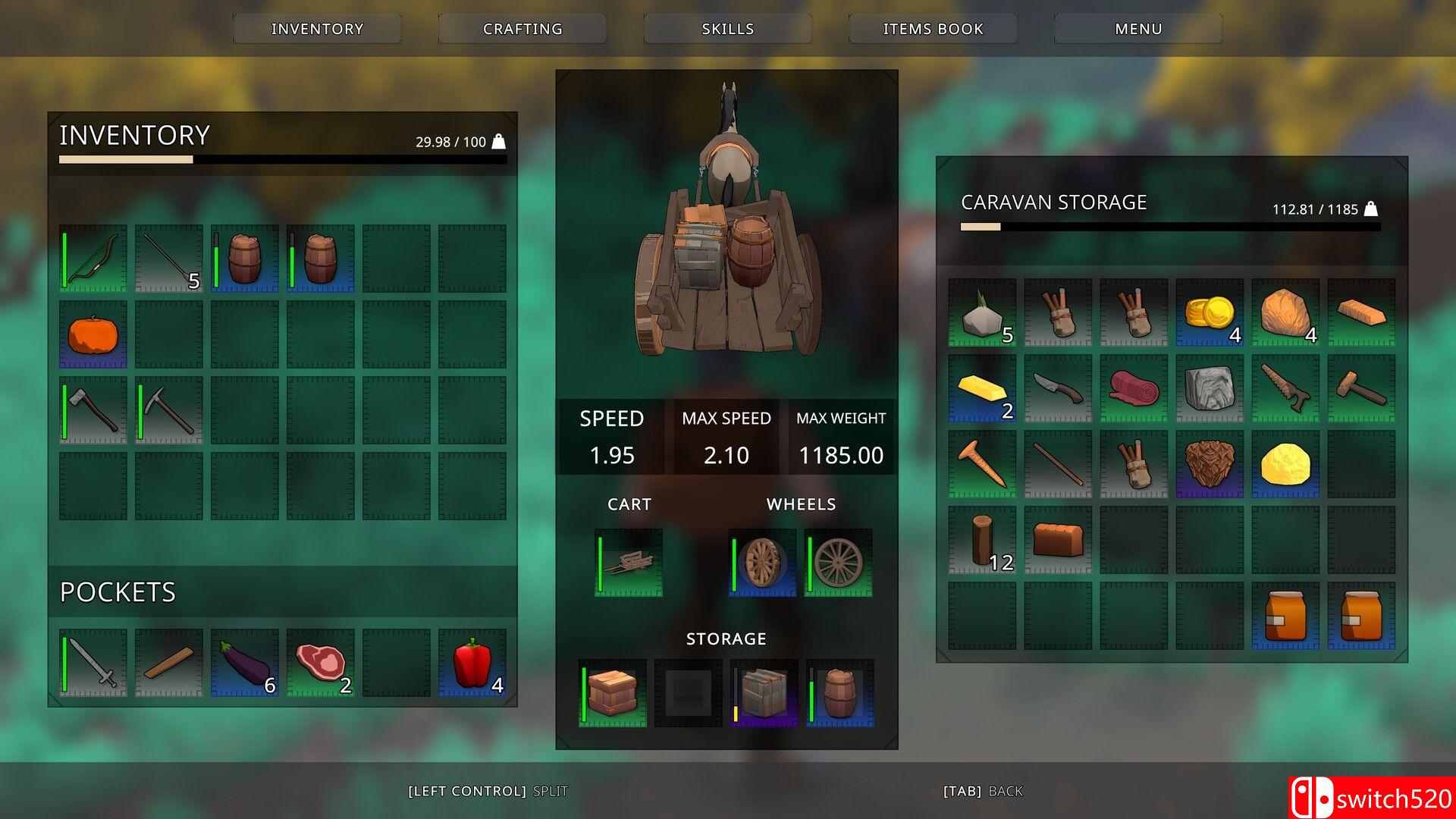1456x819 pixels.
Task: Open the Skills tab
Action: (726, 29)
